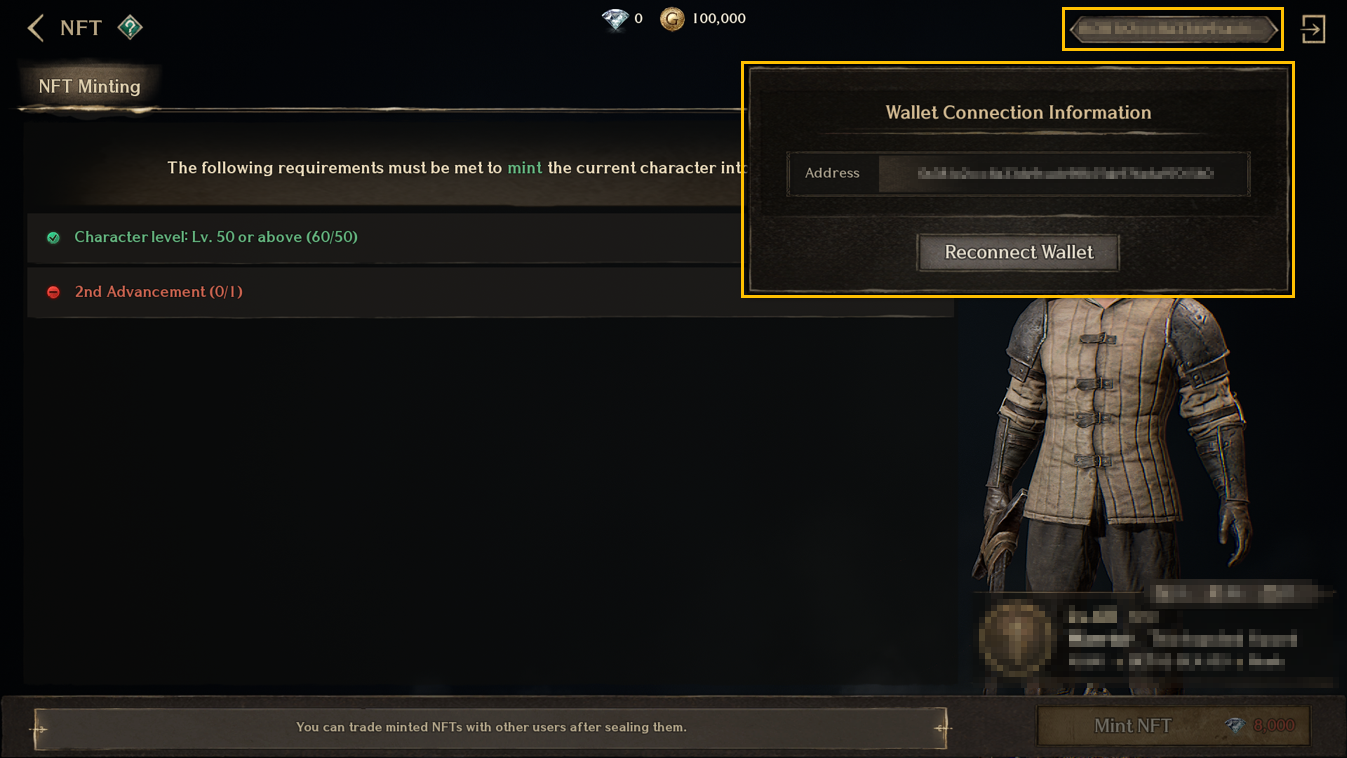The width and height of the screenshot is (1347, 758).
Task: Select the wallet Address field
Action: coord(1063,173)
